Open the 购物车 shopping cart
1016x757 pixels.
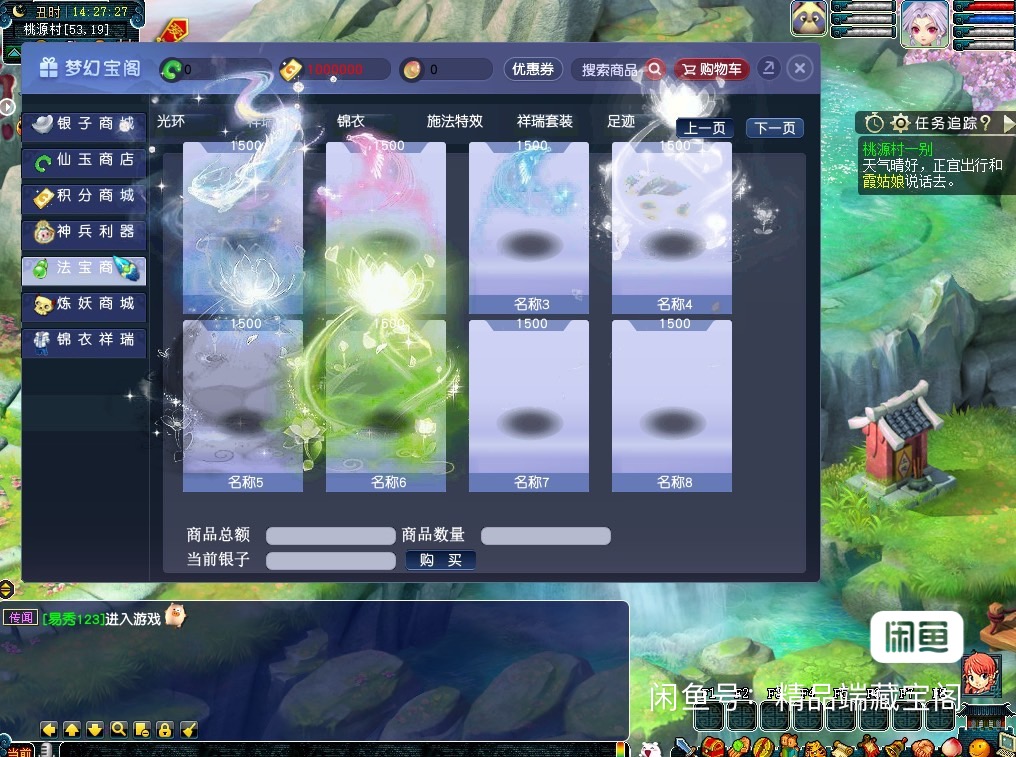point(711,69)
